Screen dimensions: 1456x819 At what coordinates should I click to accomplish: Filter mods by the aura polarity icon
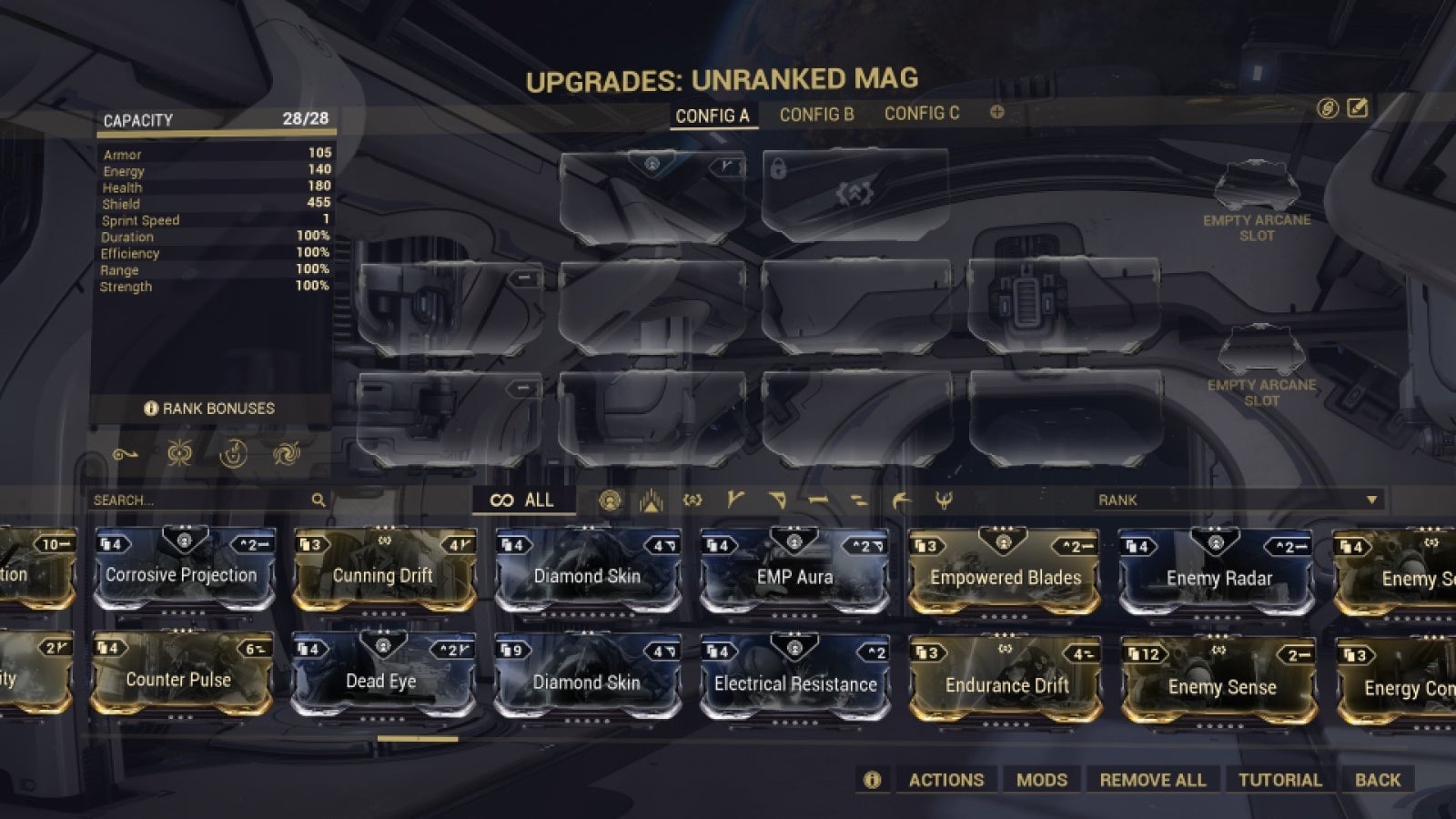pos(612,500)
